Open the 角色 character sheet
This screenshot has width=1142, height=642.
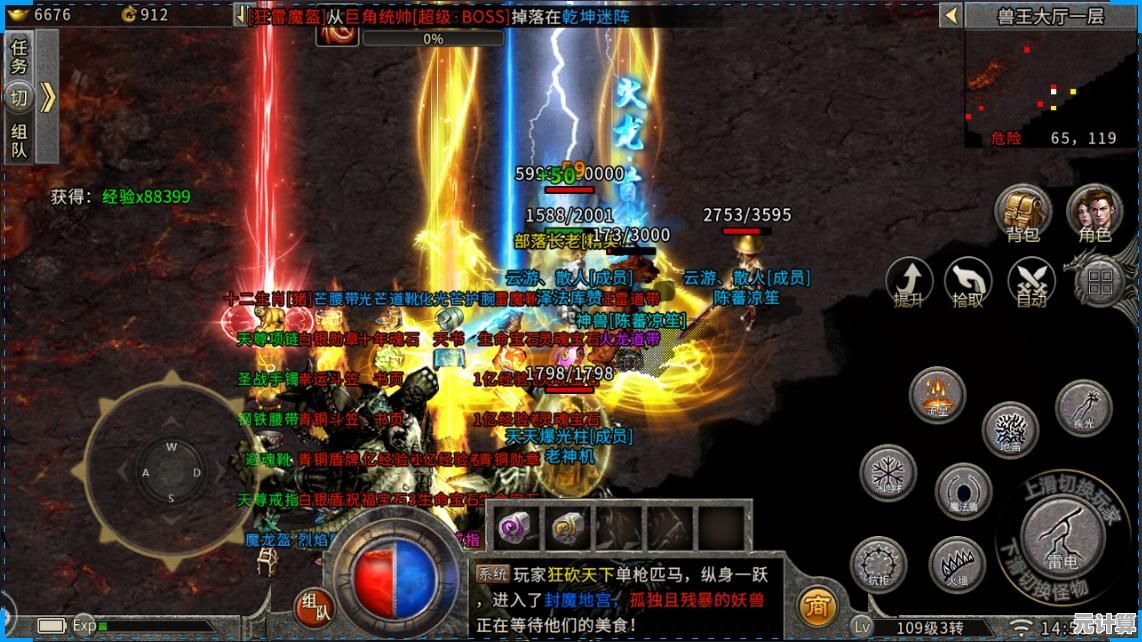[1094, 211]
